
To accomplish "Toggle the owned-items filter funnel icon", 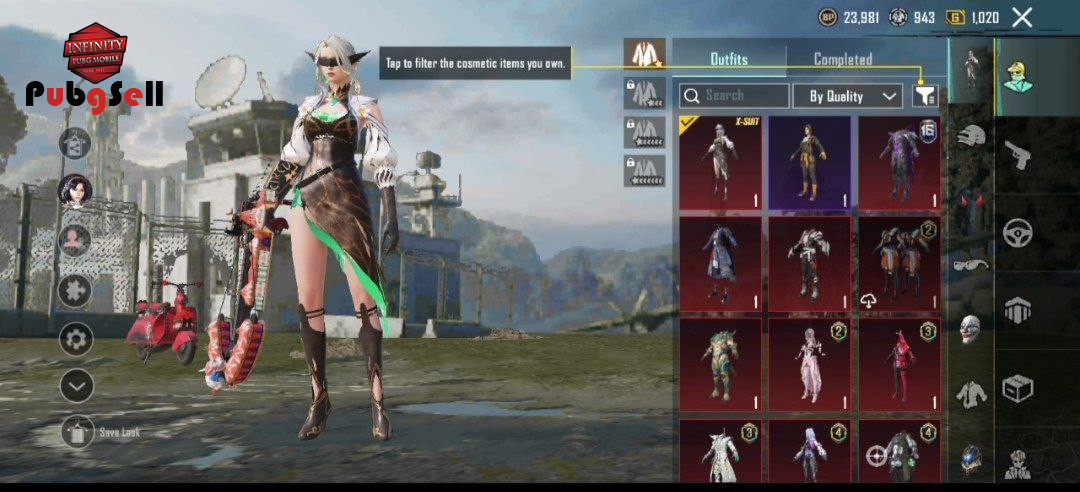I will pyautogui.click(x=925, y=96).
